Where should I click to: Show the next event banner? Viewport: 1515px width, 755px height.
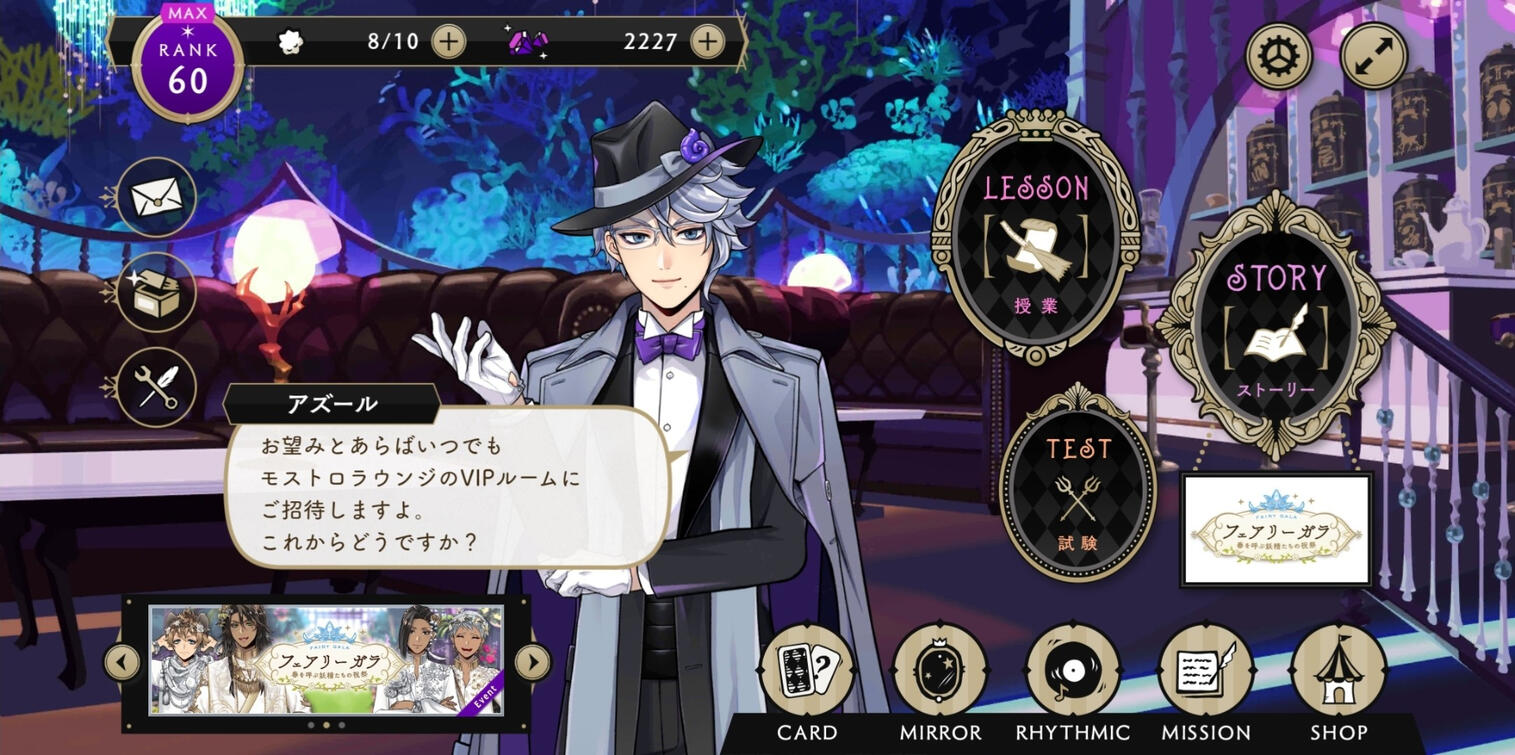[x=532, y=661]
